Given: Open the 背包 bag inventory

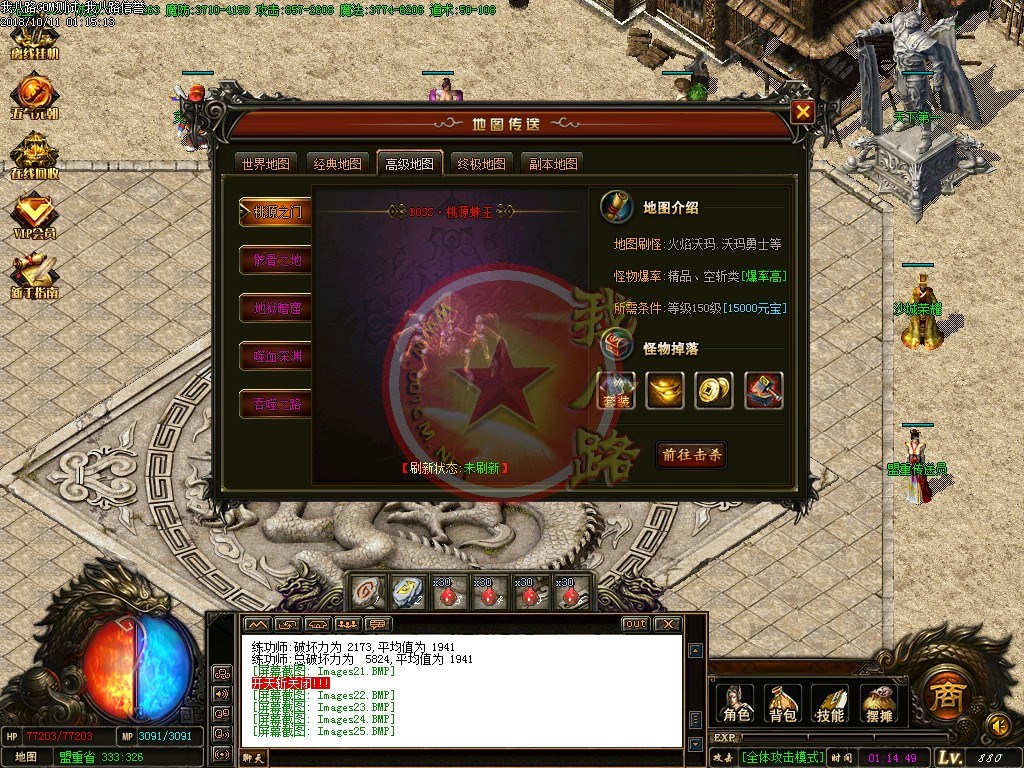Looking at the screenshot, I should click(783, 704).
